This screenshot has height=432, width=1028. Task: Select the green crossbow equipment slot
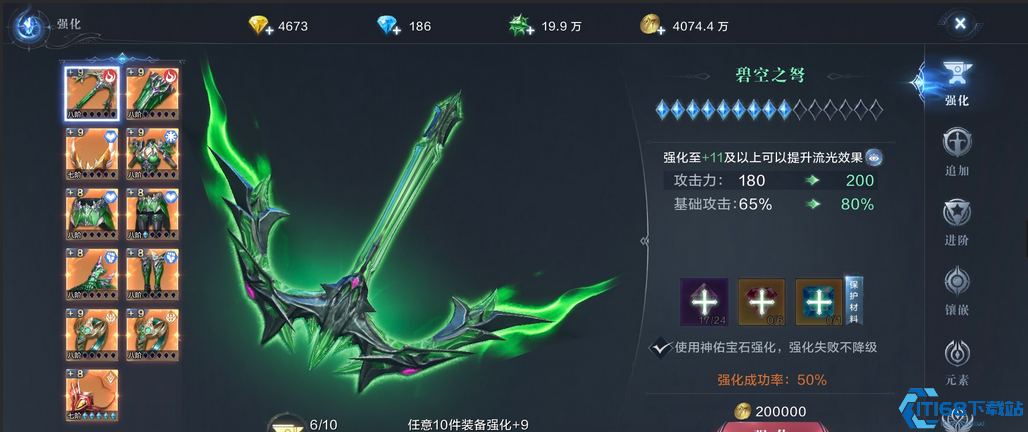(92, 93)
